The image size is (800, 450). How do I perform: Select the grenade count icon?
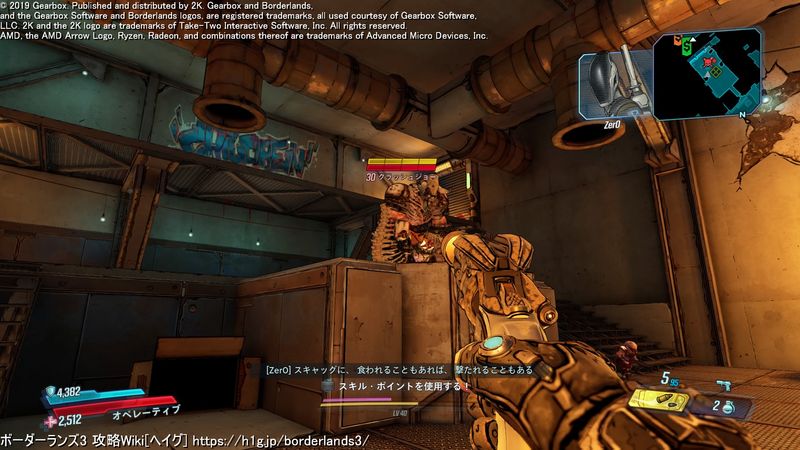click(727, 407)
